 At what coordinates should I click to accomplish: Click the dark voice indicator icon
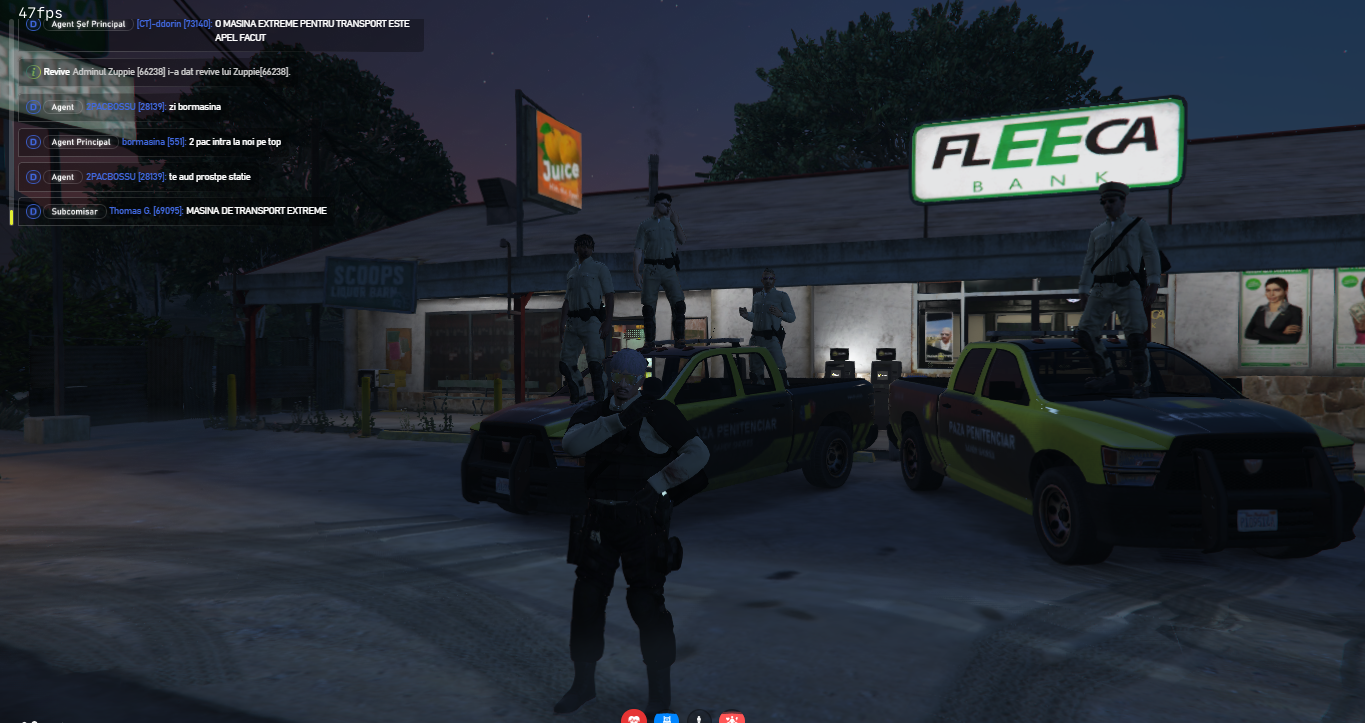tap(700, 717)
